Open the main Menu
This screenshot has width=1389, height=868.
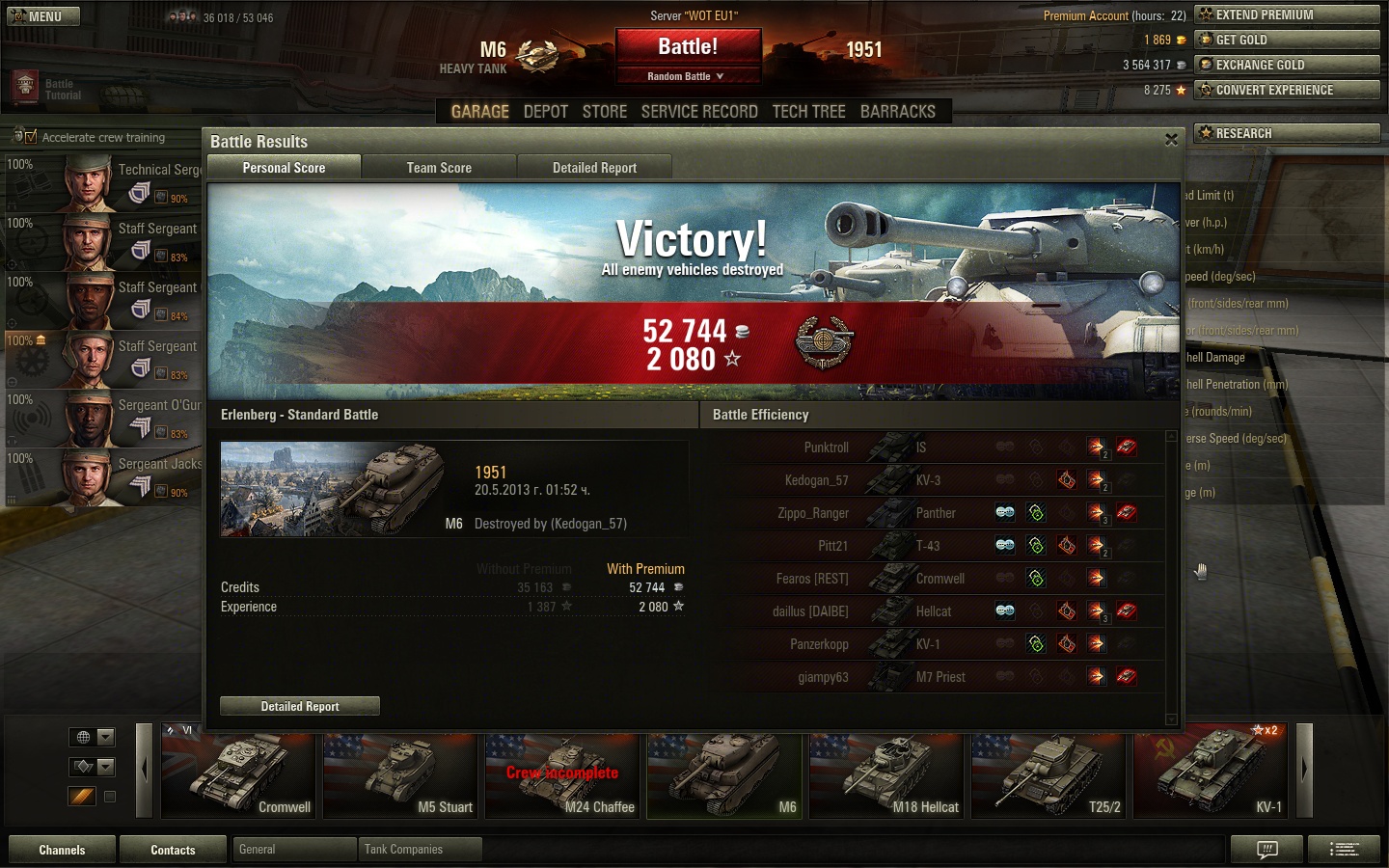click(x=41, y=16)
